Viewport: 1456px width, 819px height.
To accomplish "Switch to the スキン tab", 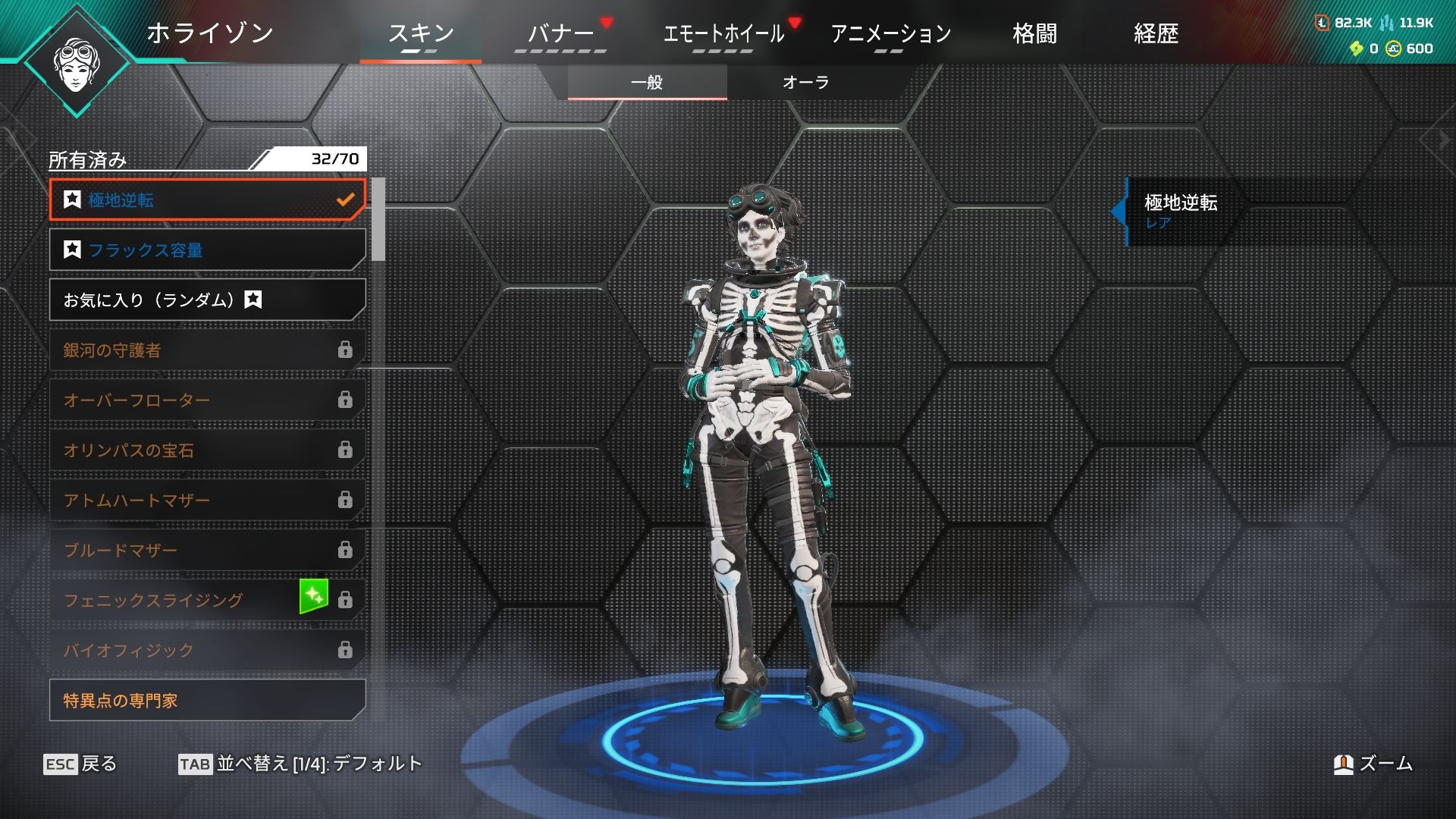I will pos(421,34).
